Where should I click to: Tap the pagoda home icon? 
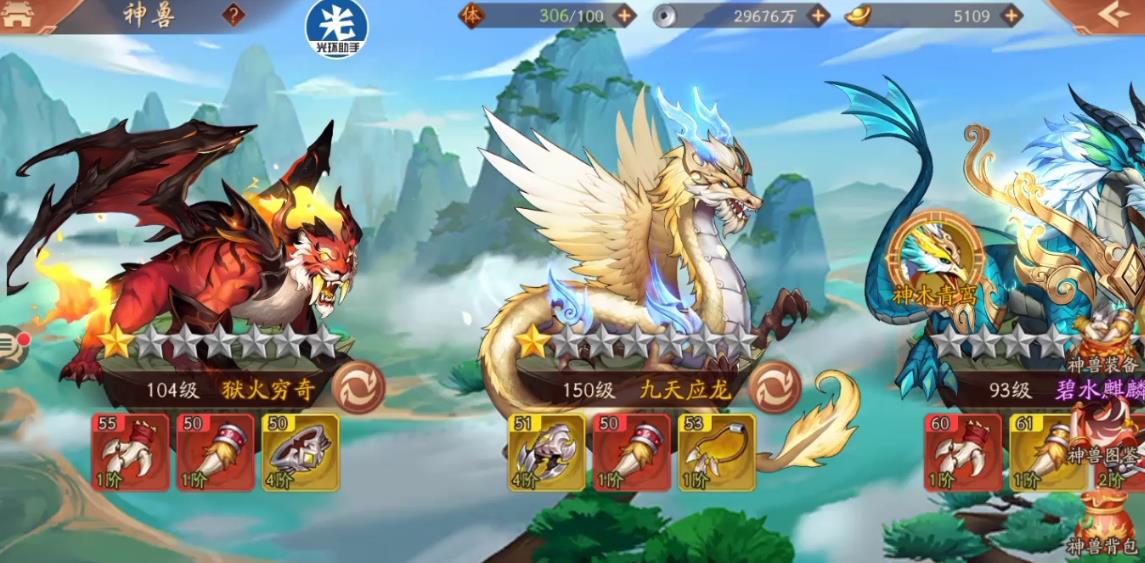click(20, 15)
